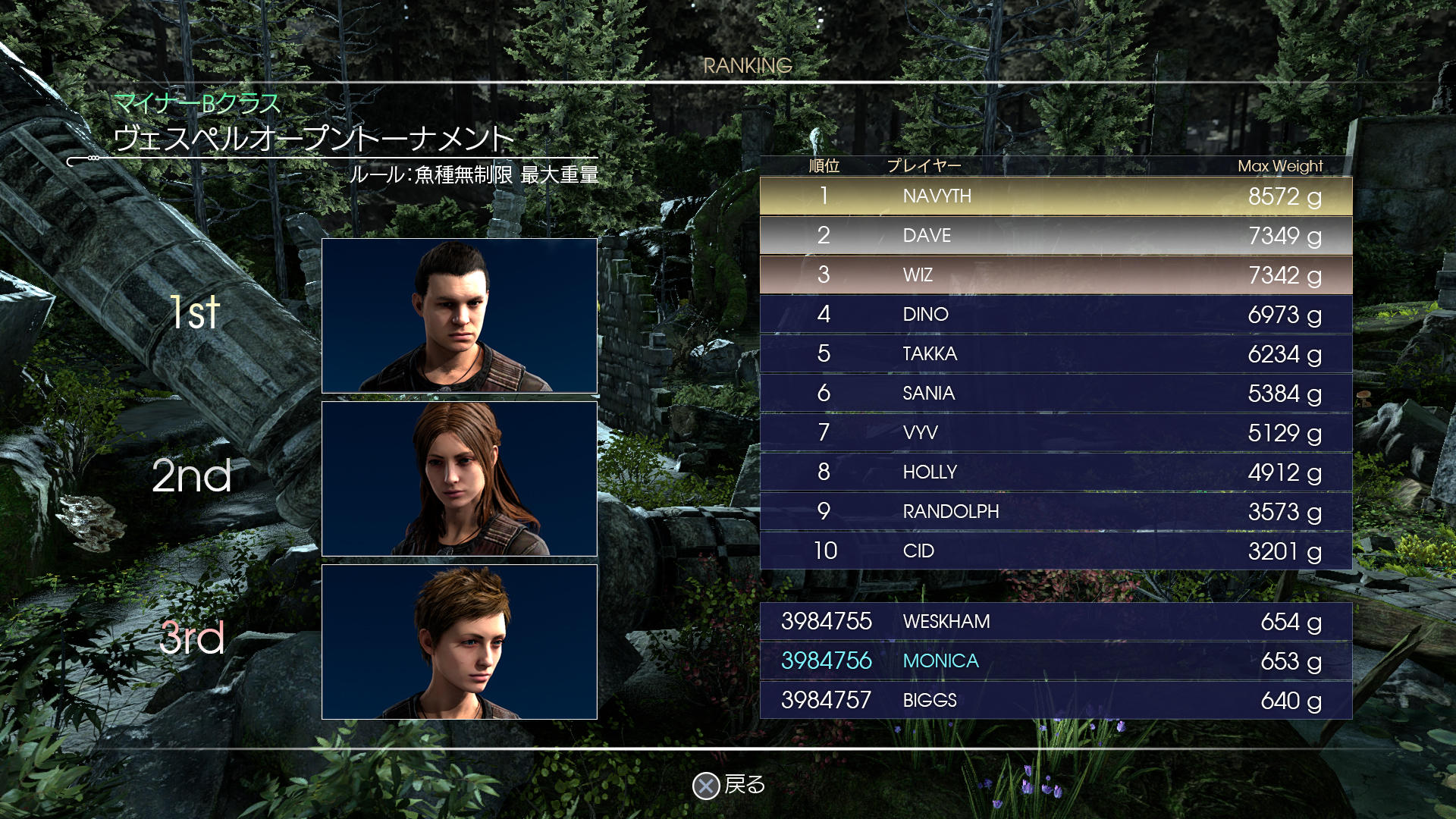
Task: Toggle selection of TAKKA's rank 5 row
Action: 1054,354
